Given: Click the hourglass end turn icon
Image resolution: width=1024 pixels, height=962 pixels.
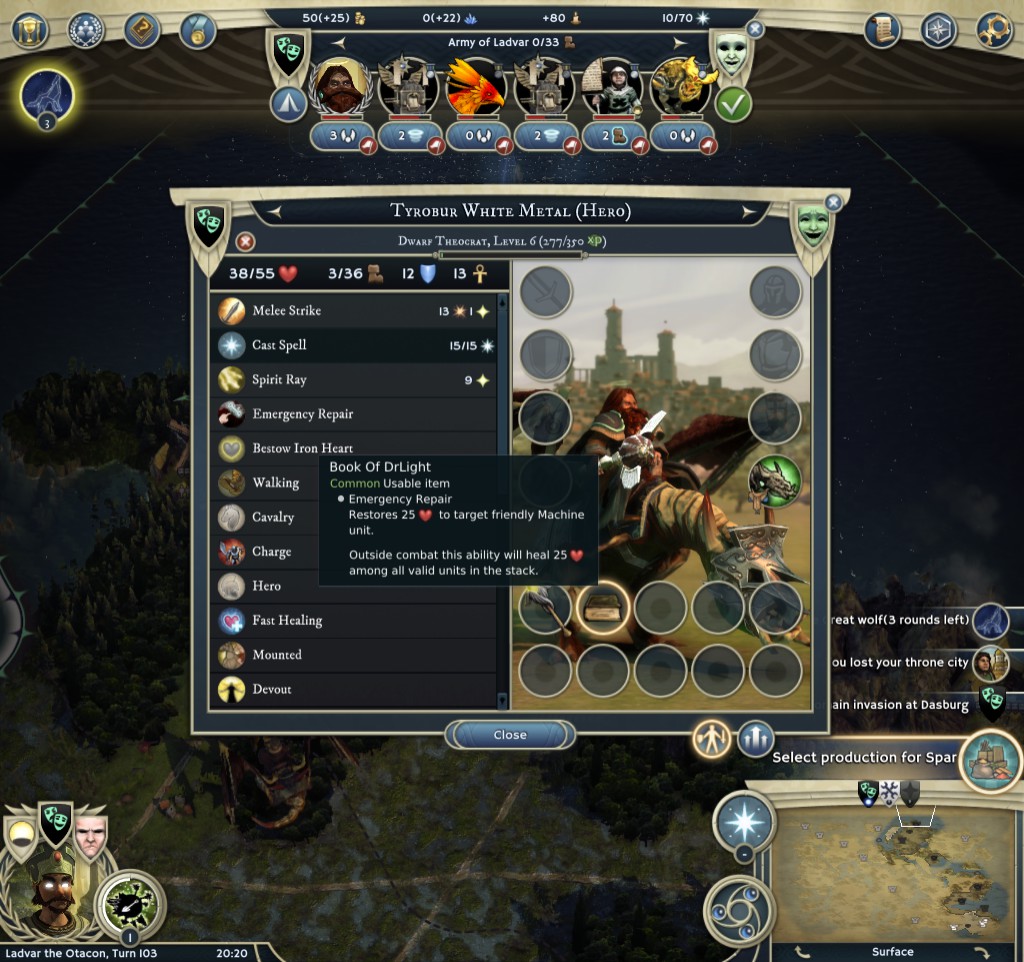Looking at the screenshot, I should tap(30, 30).
